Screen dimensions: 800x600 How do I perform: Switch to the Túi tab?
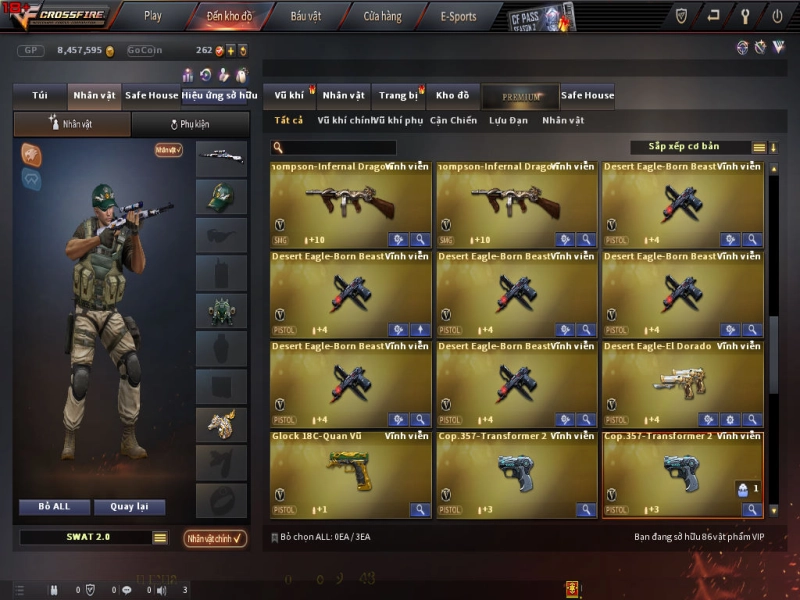click(40, 96)
